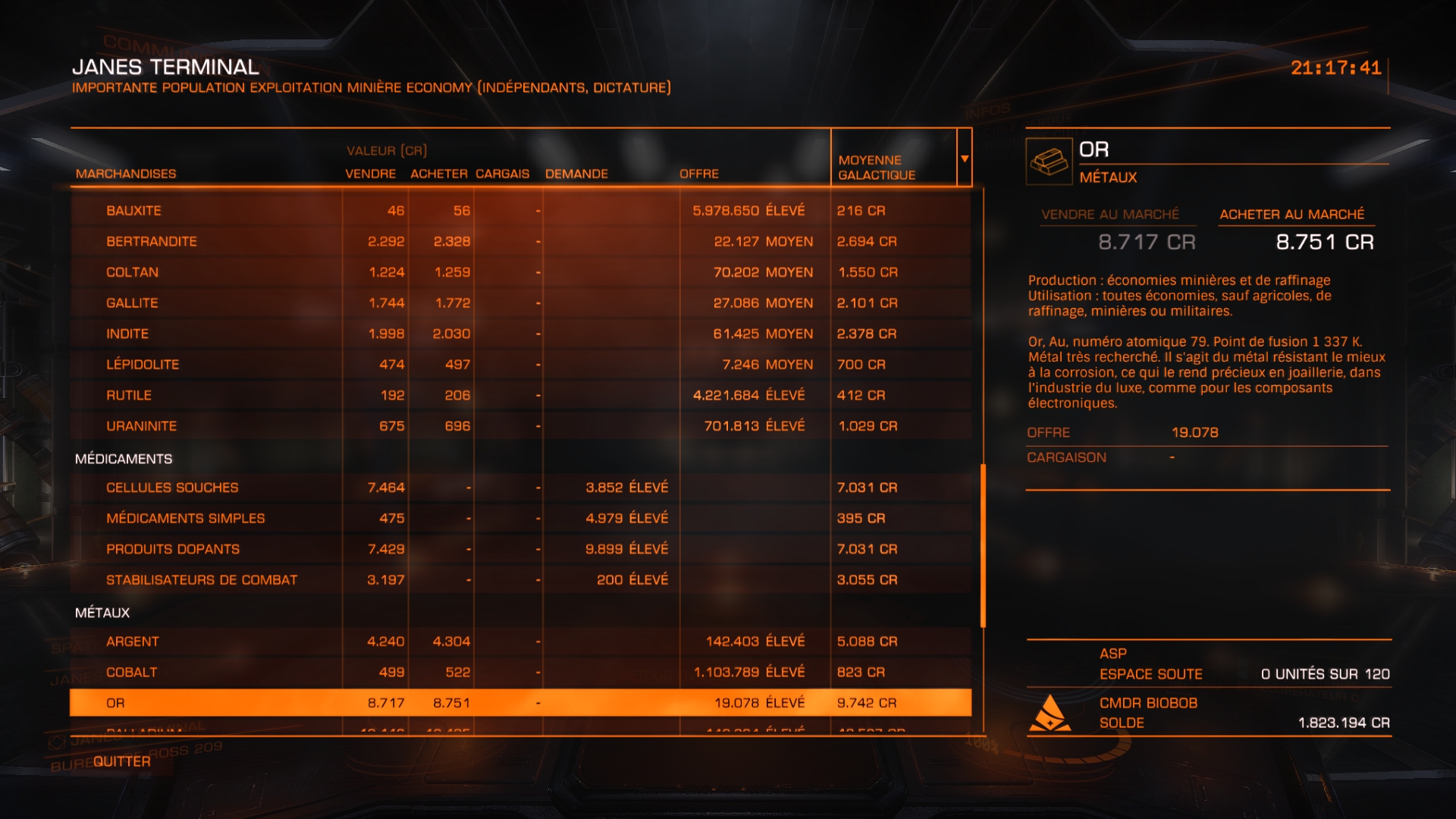1456x819 pixels.
Task: Choose Stabilisateurs de Combat row
Action: click(x=202, y=580)
